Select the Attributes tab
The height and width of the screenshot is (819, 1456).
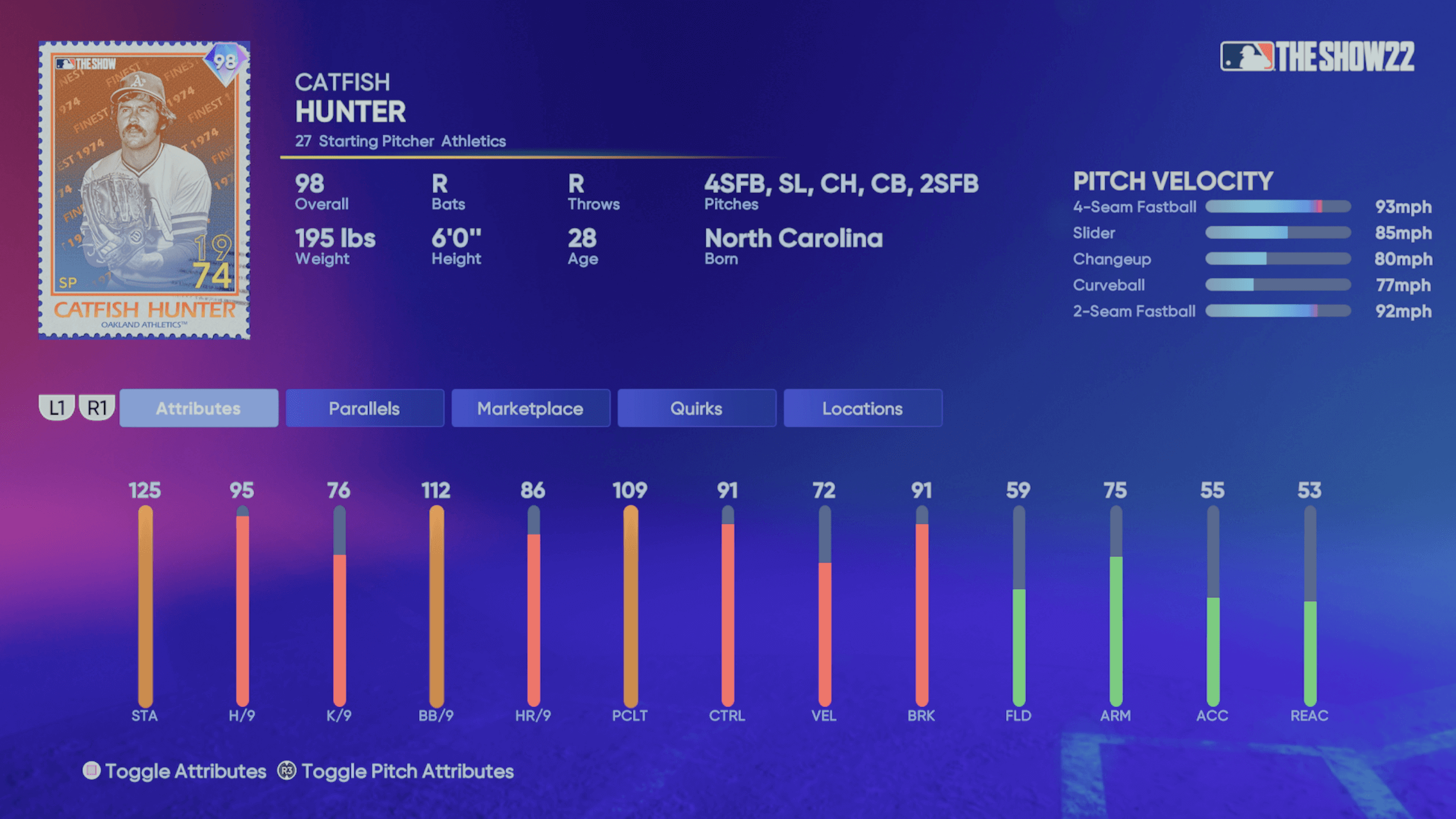pyautogui.click(x=199, y=408)
